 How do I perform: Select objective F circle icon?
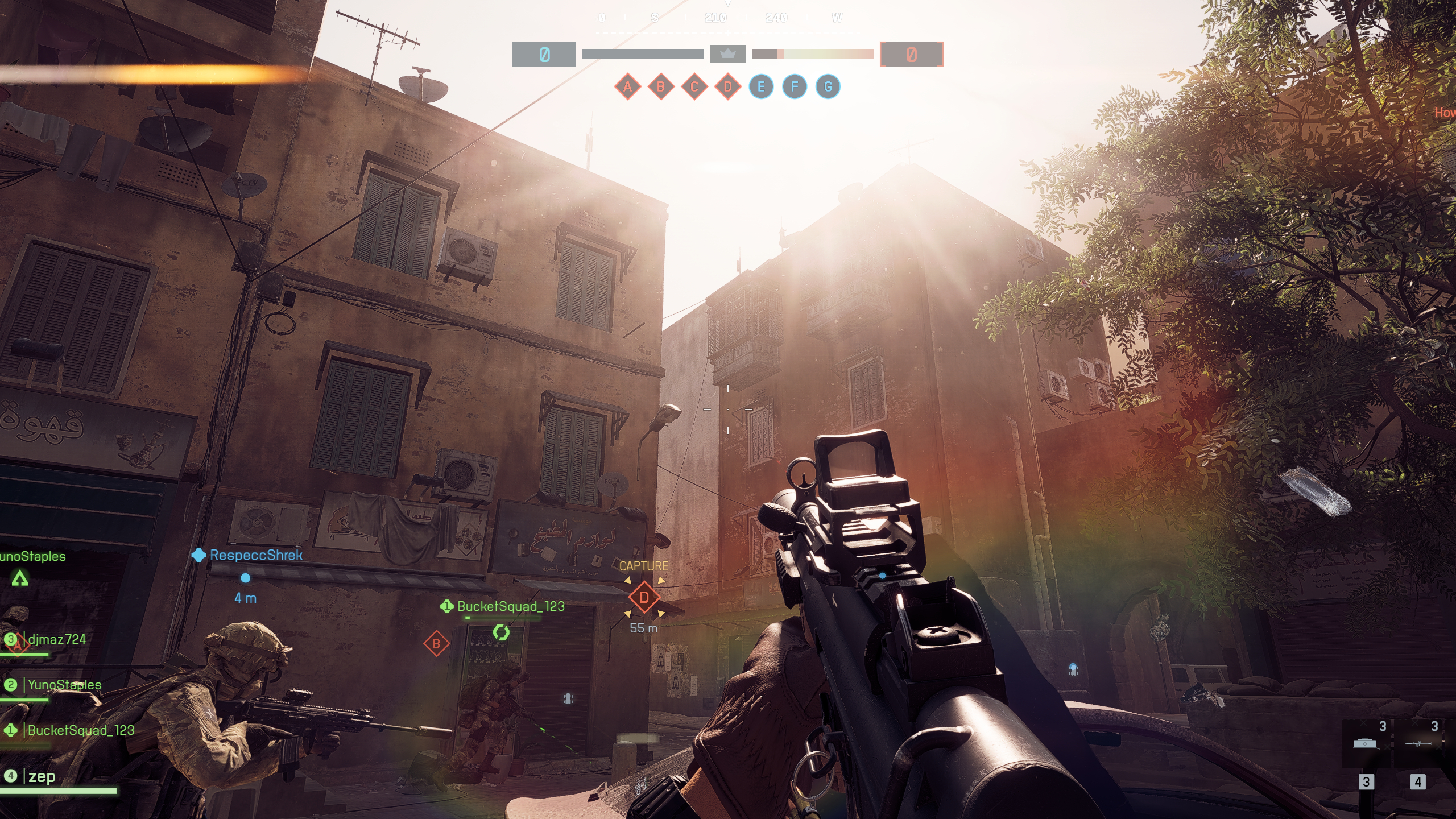point(795,87)
